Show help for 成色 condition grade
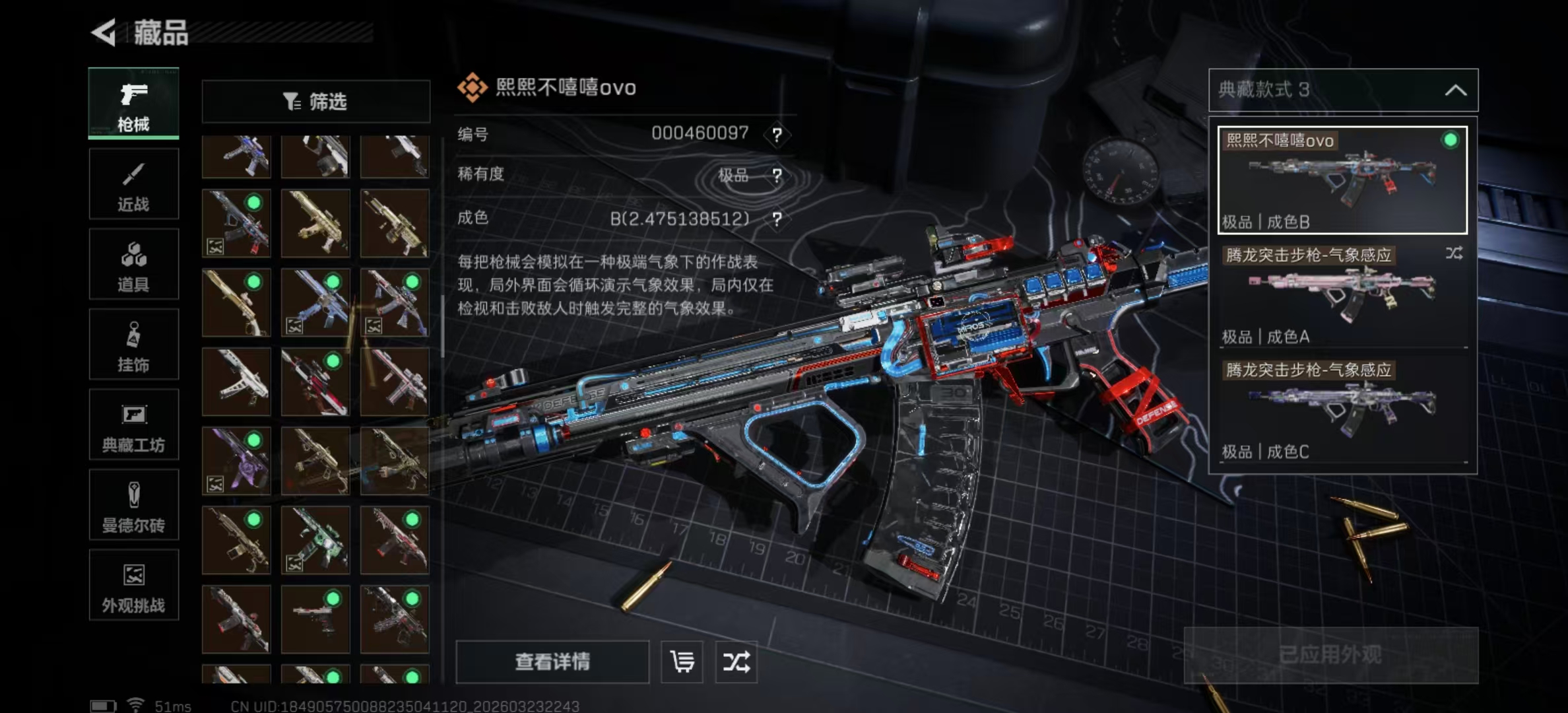 pos(777,219)
